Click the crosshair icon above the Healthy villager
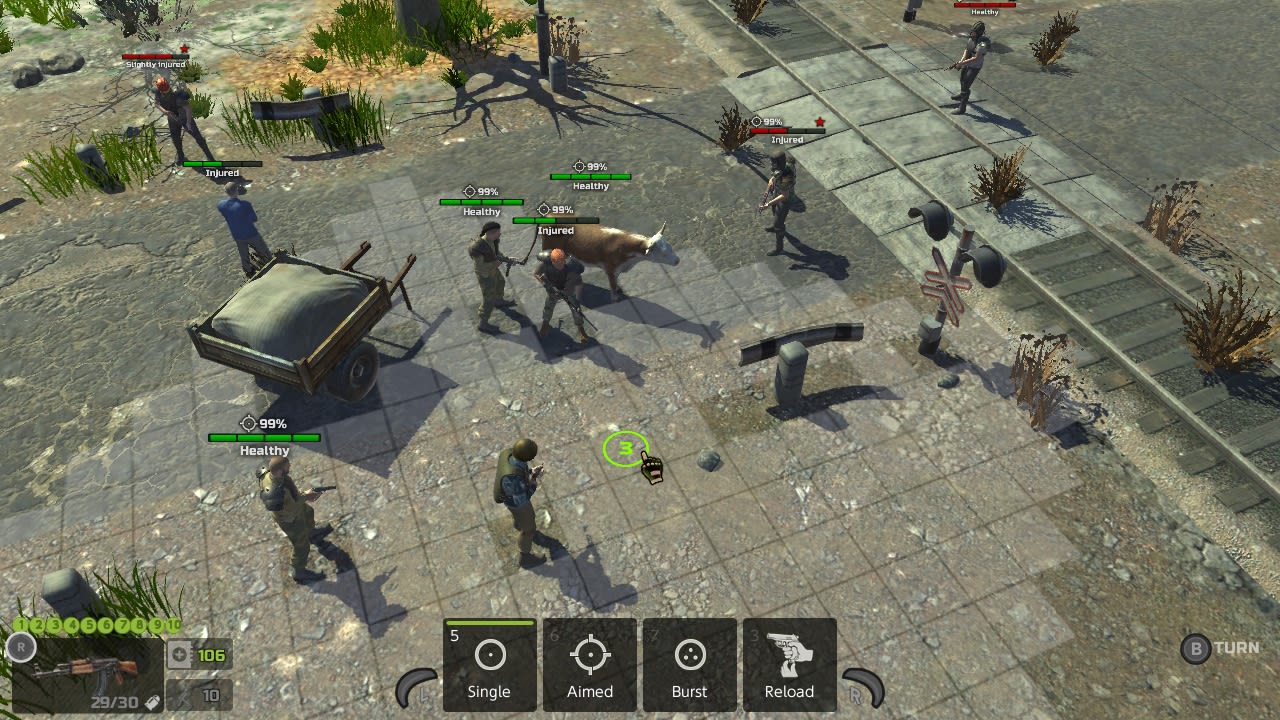The width and height of the screenshot is (1280, 720). click(x=470, y=189)
